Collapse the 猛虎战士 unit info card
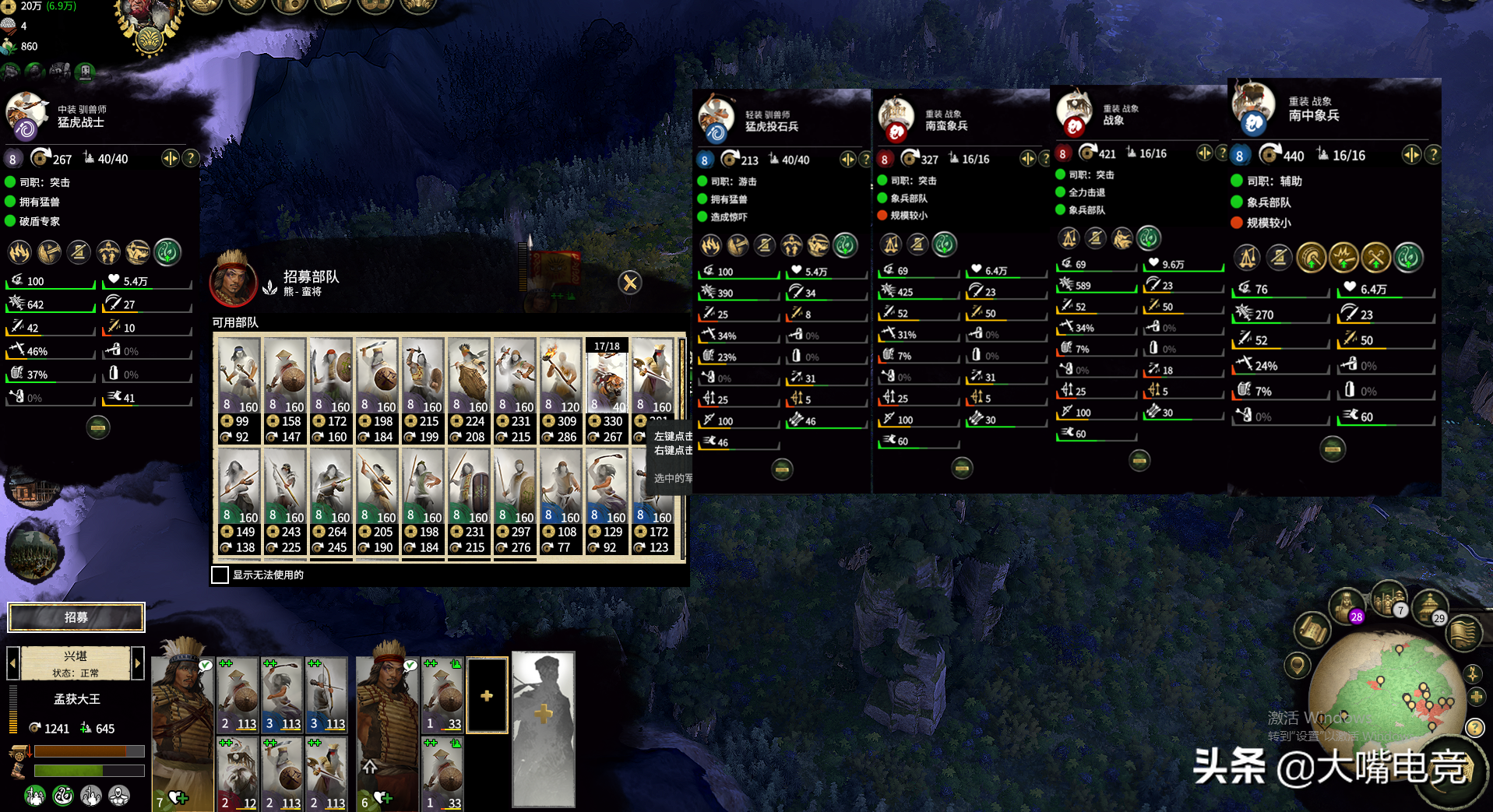 pyautogui.click(x=98, y=427)
